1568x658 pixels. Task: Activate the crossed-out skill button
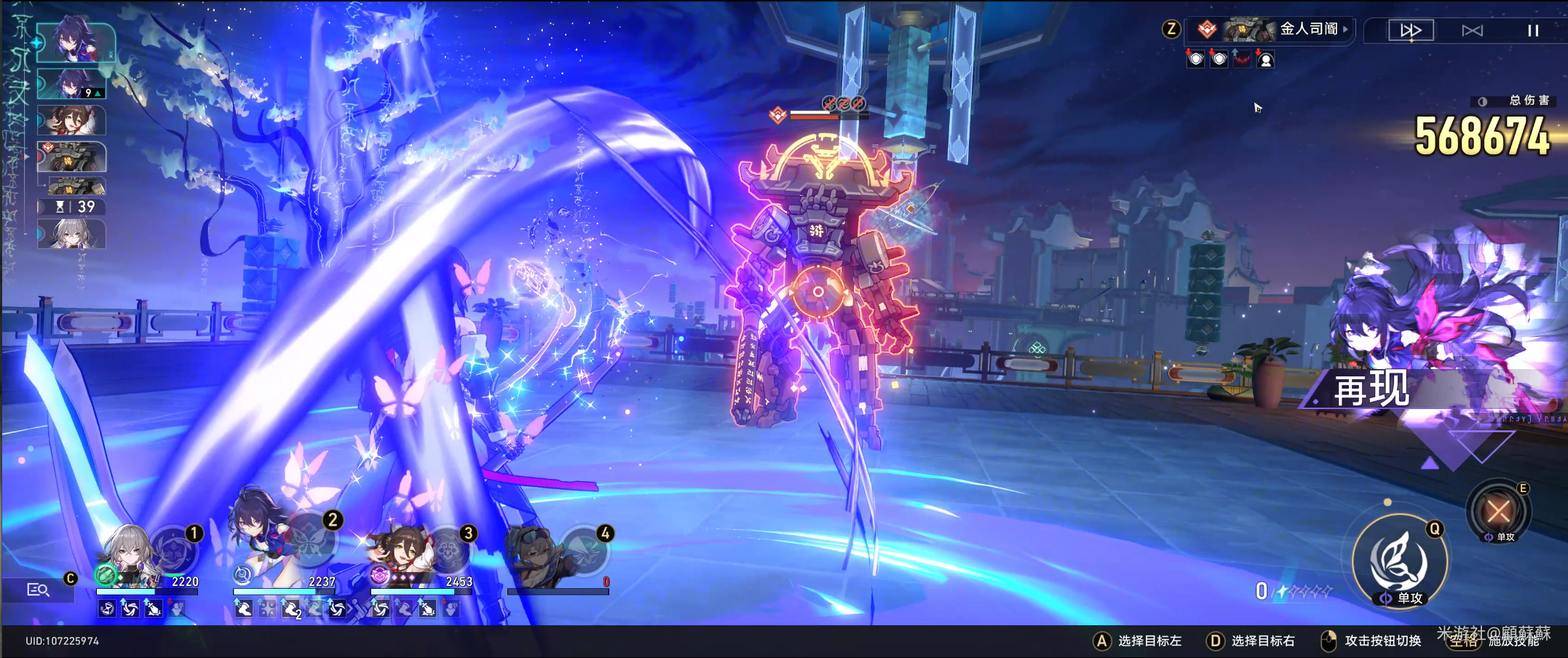click(1498, 512)
